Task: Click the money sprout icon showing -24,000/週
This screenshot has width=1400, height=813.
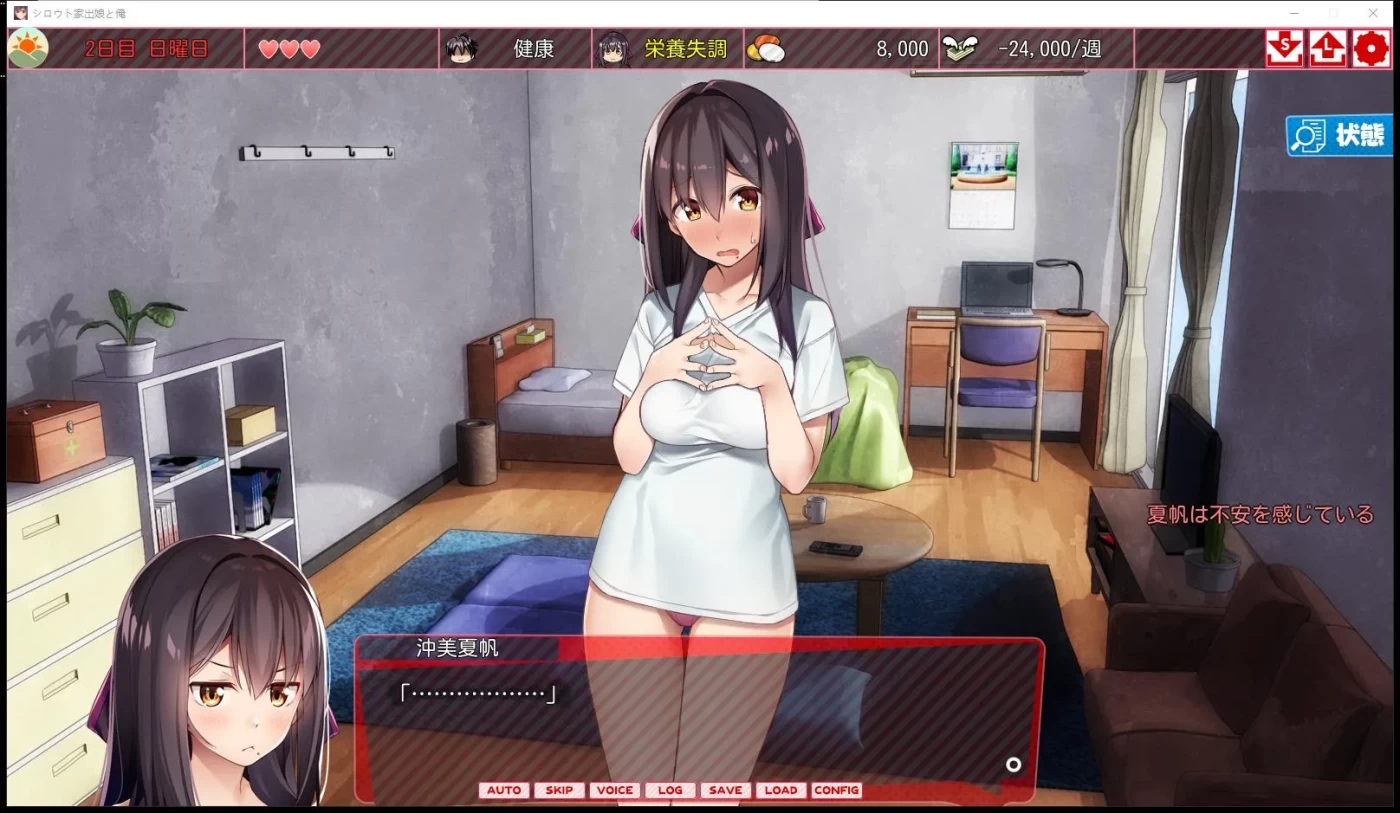Action: point(961,46)
